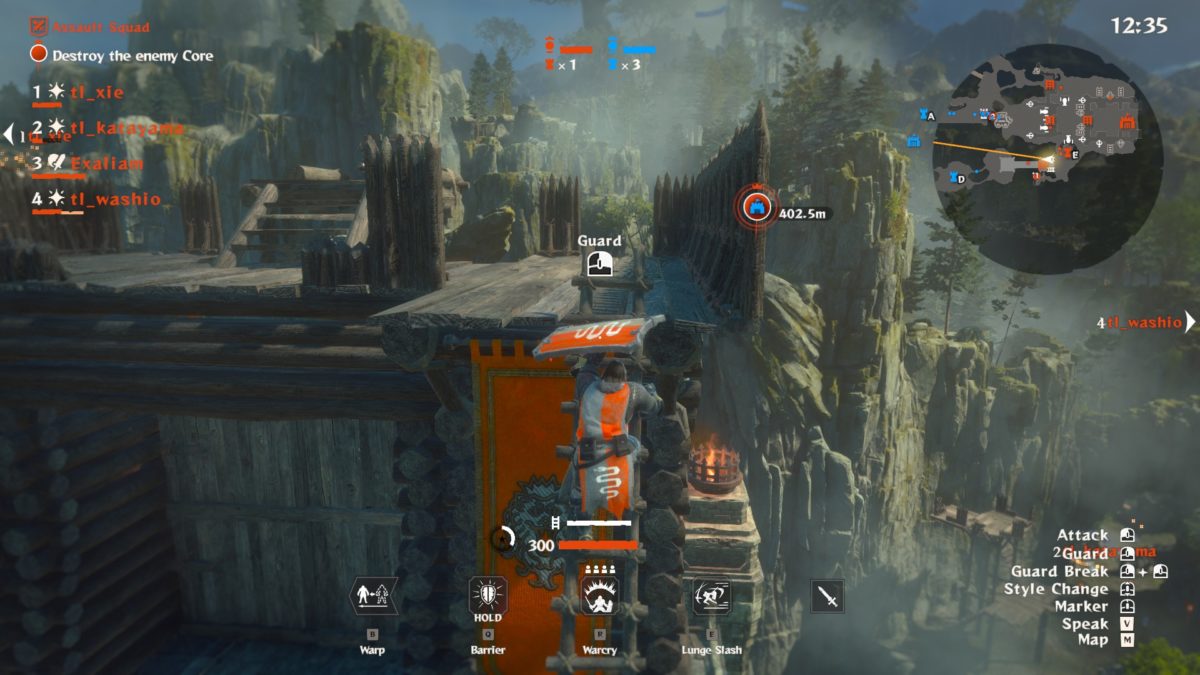Use the Barrier shield ability
This screenshot has width=1200, height=675.
pos(488,597)
